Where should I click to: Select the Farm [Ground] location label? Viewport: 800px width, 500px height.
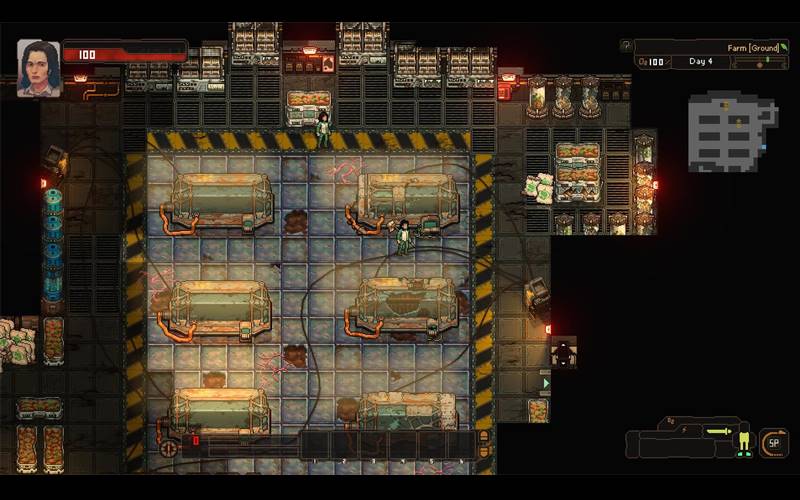751,47
